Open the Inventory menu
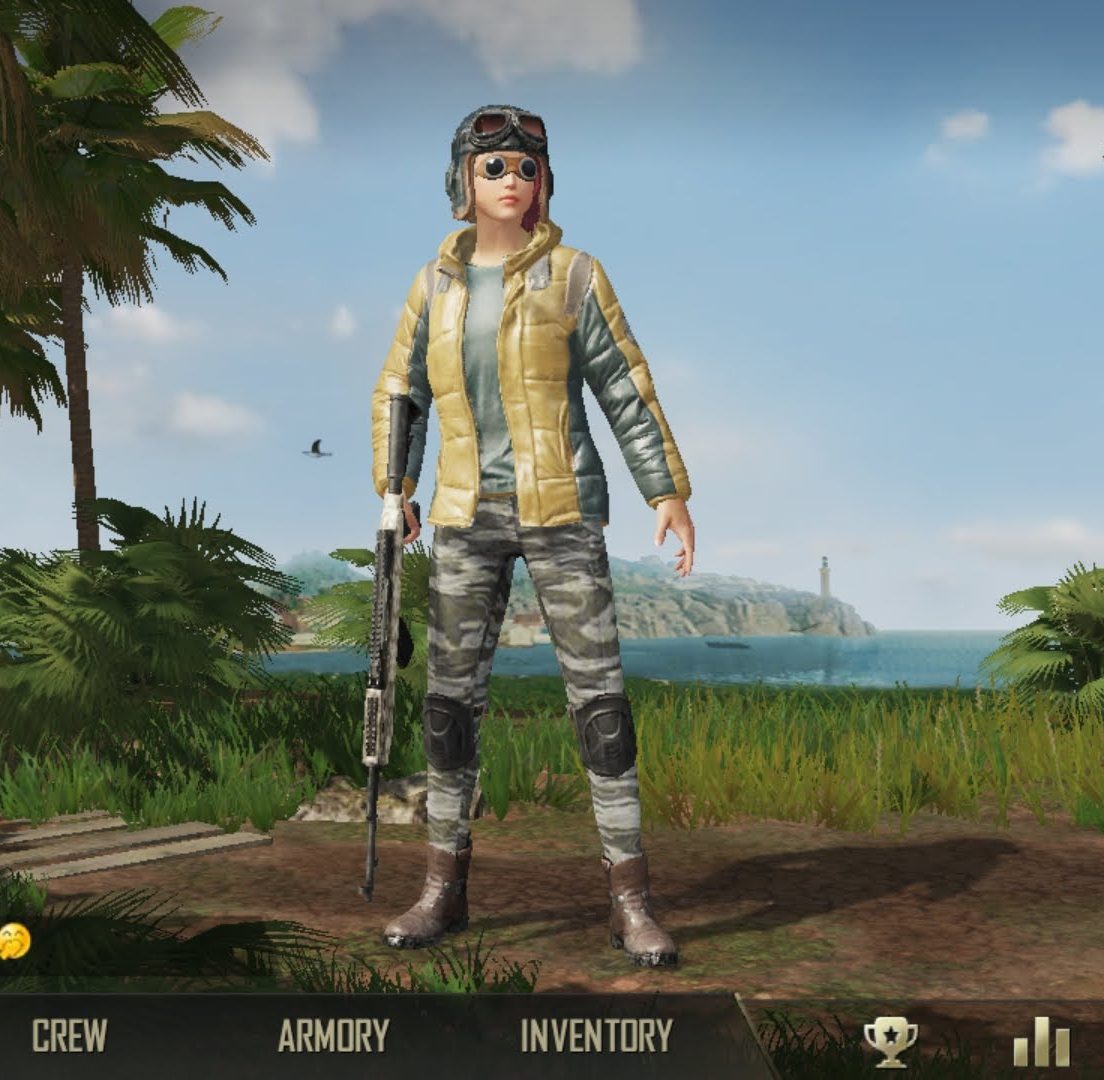The image size is (1104, 1080). 596,1035
